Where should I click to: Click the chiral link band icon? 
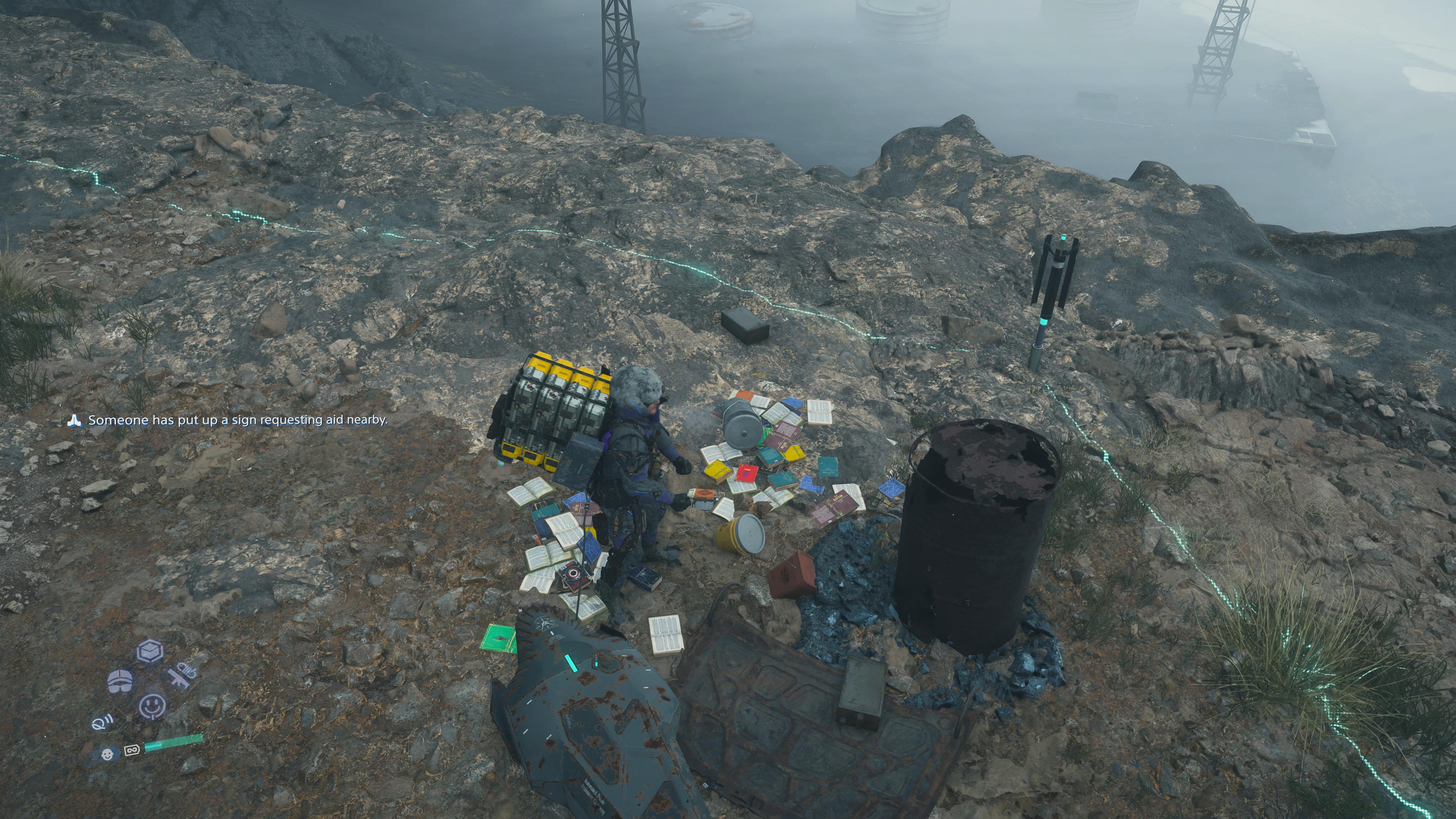point(132,751)
